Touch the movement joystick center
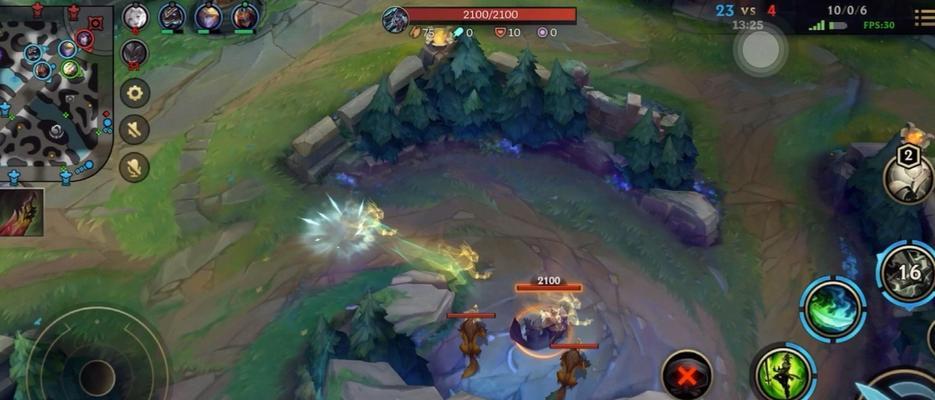The image size is (935, 400). coord(97,375)
